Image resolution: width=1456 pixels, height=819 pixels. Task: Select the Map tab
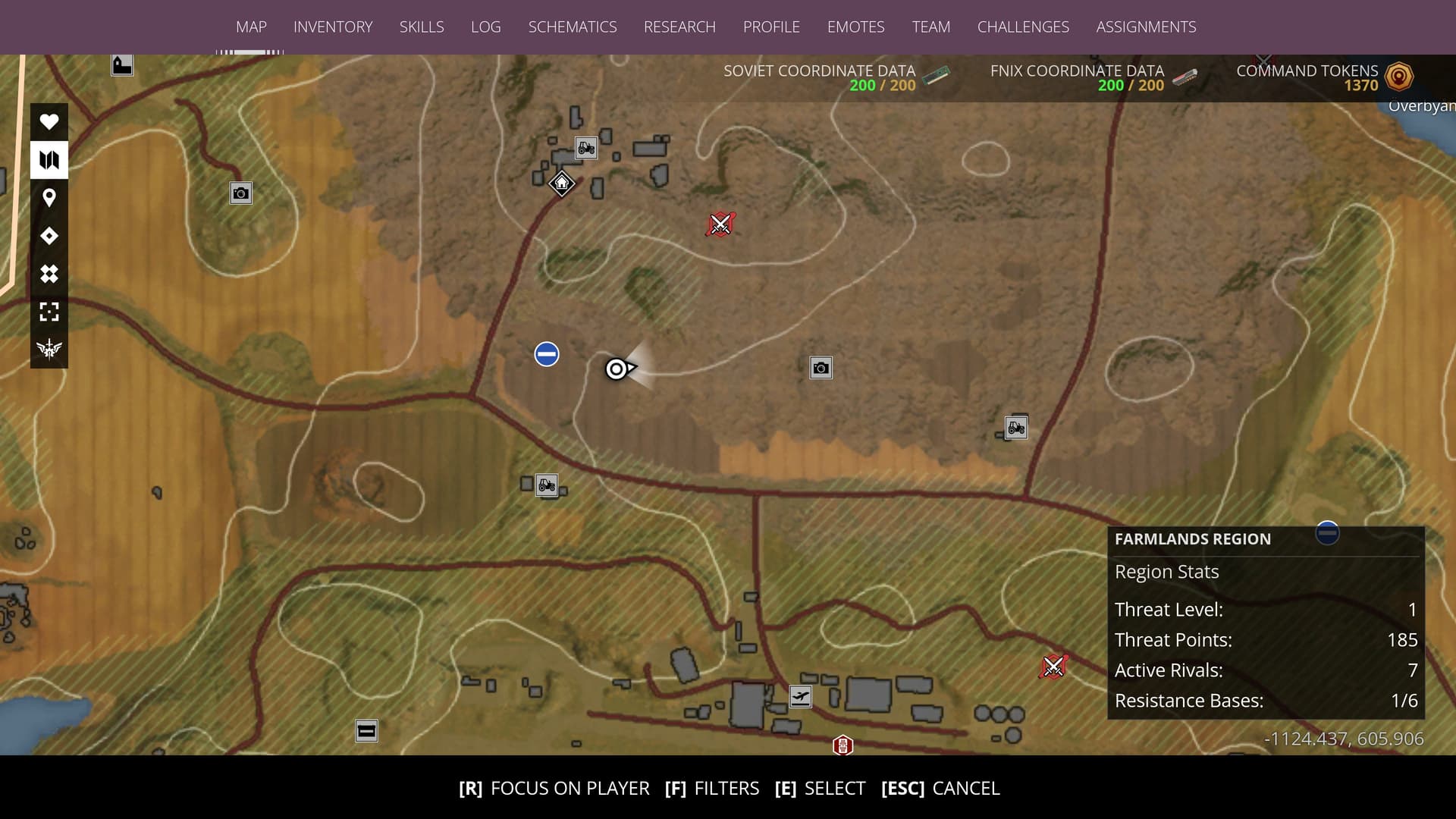coord(251,27)
